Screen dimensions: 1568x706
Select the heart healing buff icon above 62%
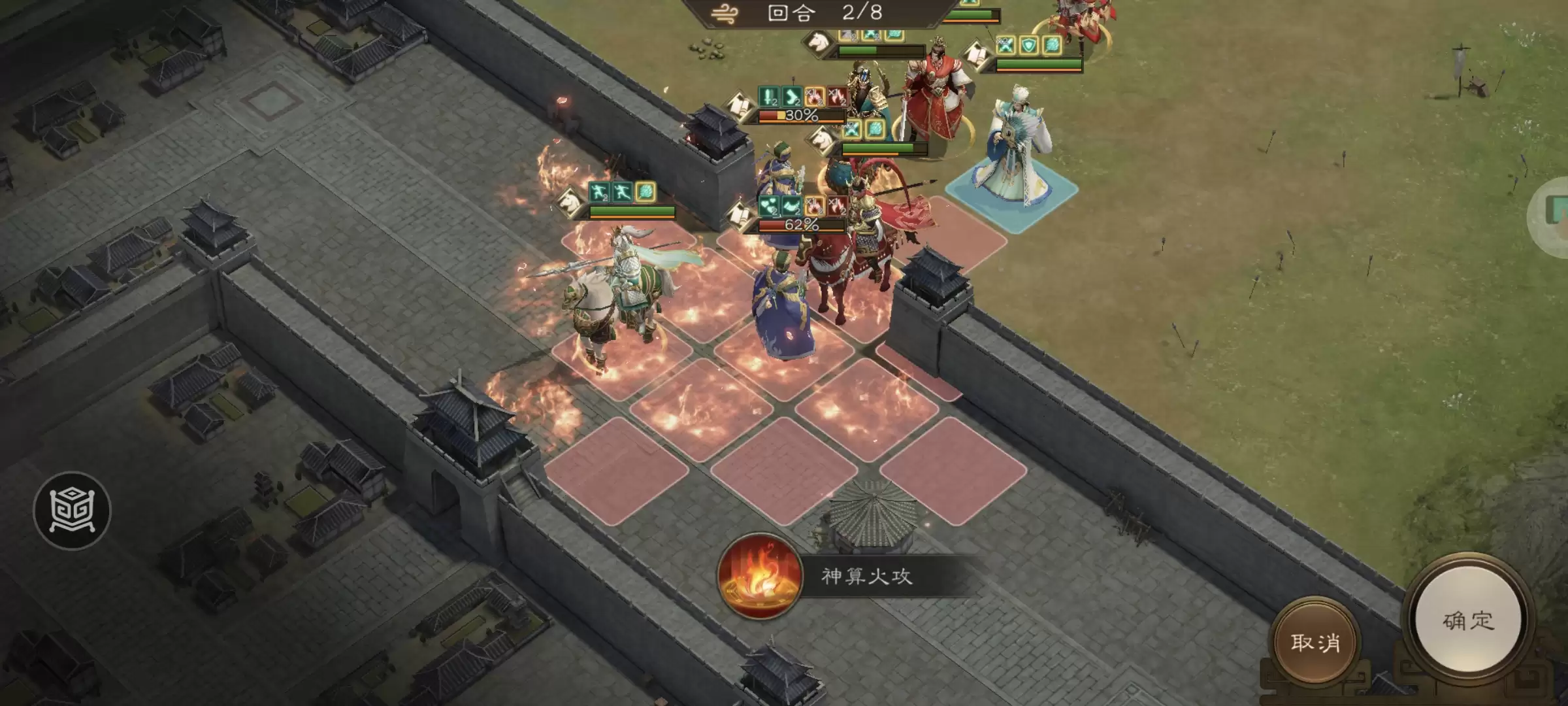[769, 206]
